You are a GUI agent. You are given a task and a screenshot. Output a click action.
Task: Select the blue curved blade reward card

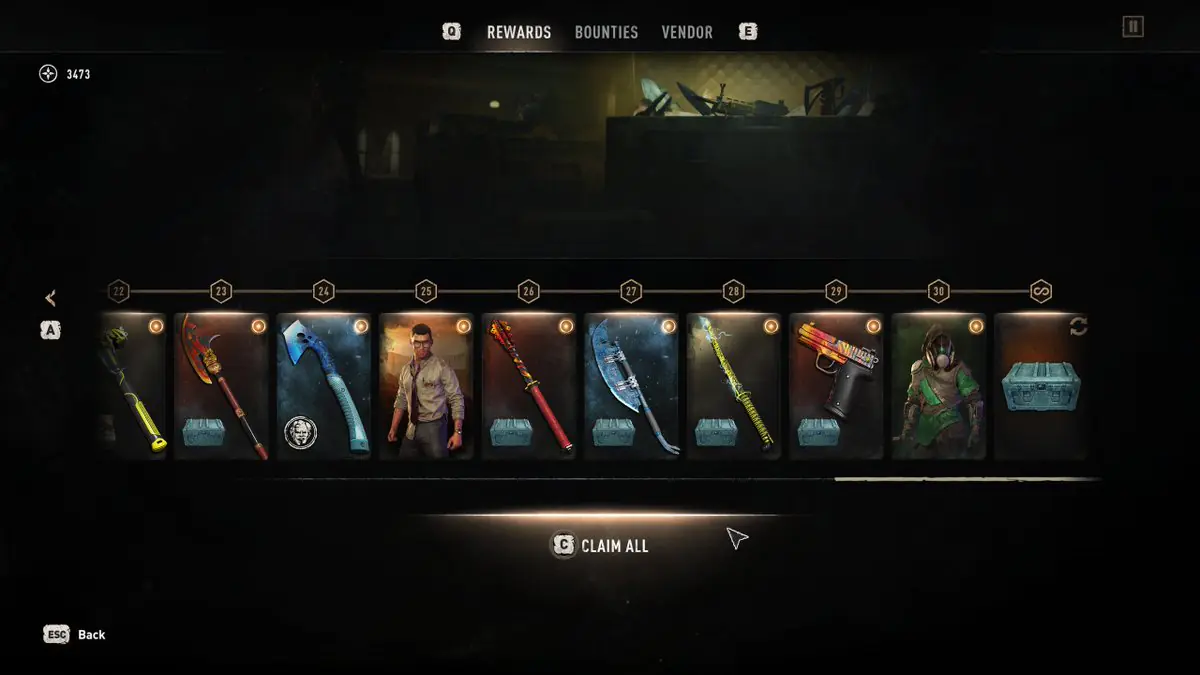click(x=631, y=386)
